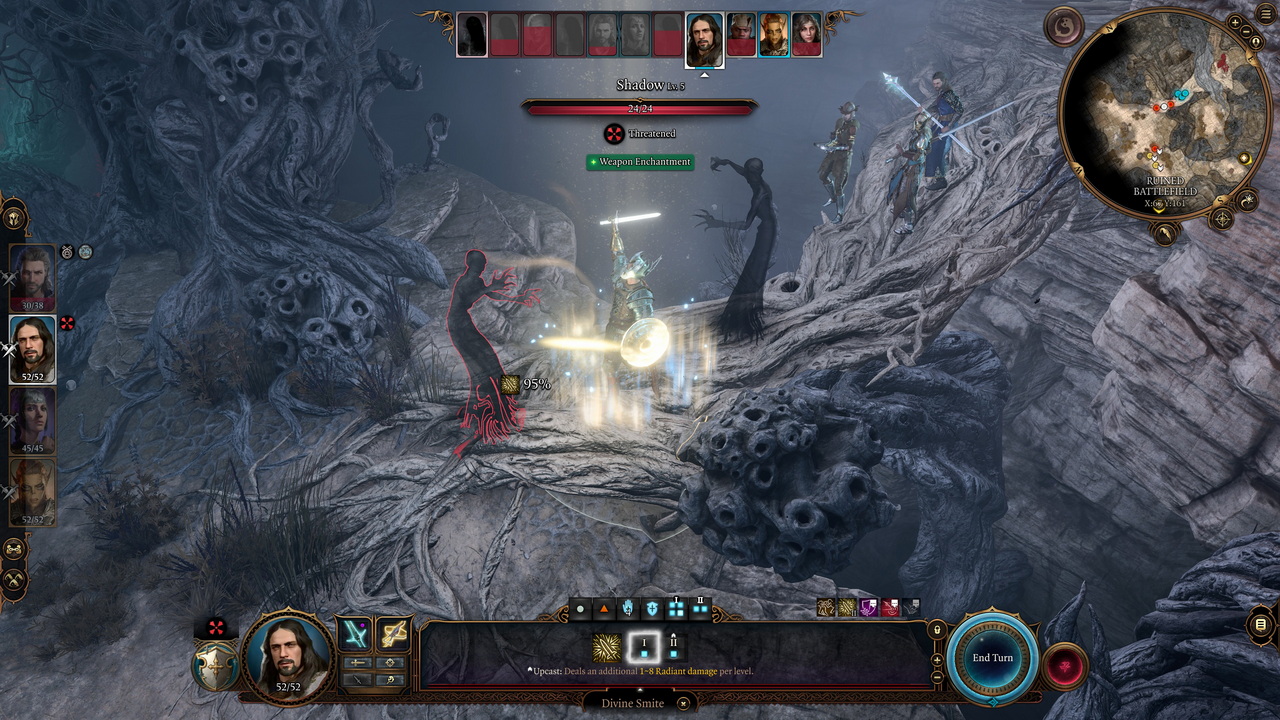
Task: Open the minimap of Ruined Battlefield
Action: [1163, 108]
